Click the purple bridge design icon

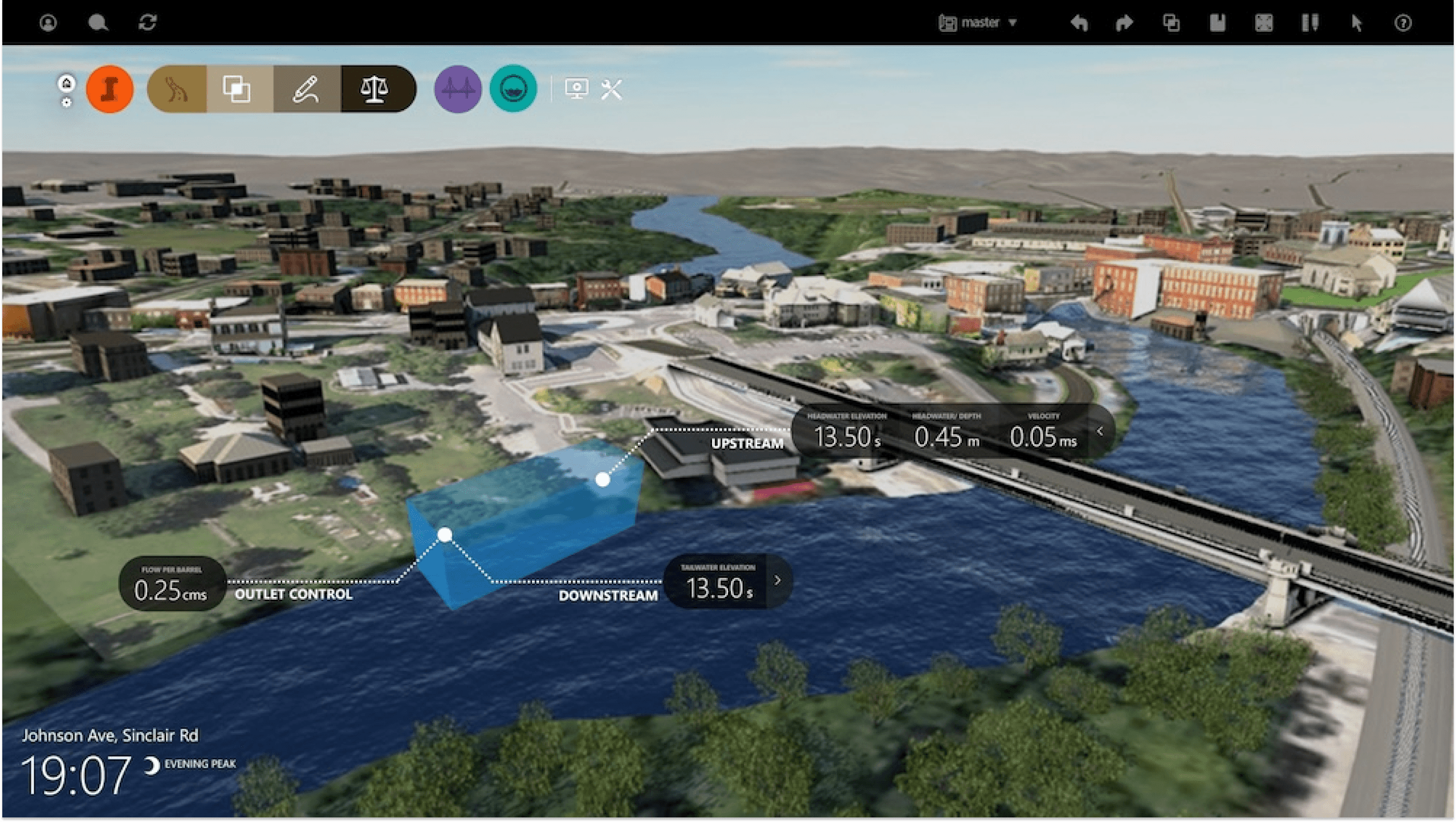point(458,88)
